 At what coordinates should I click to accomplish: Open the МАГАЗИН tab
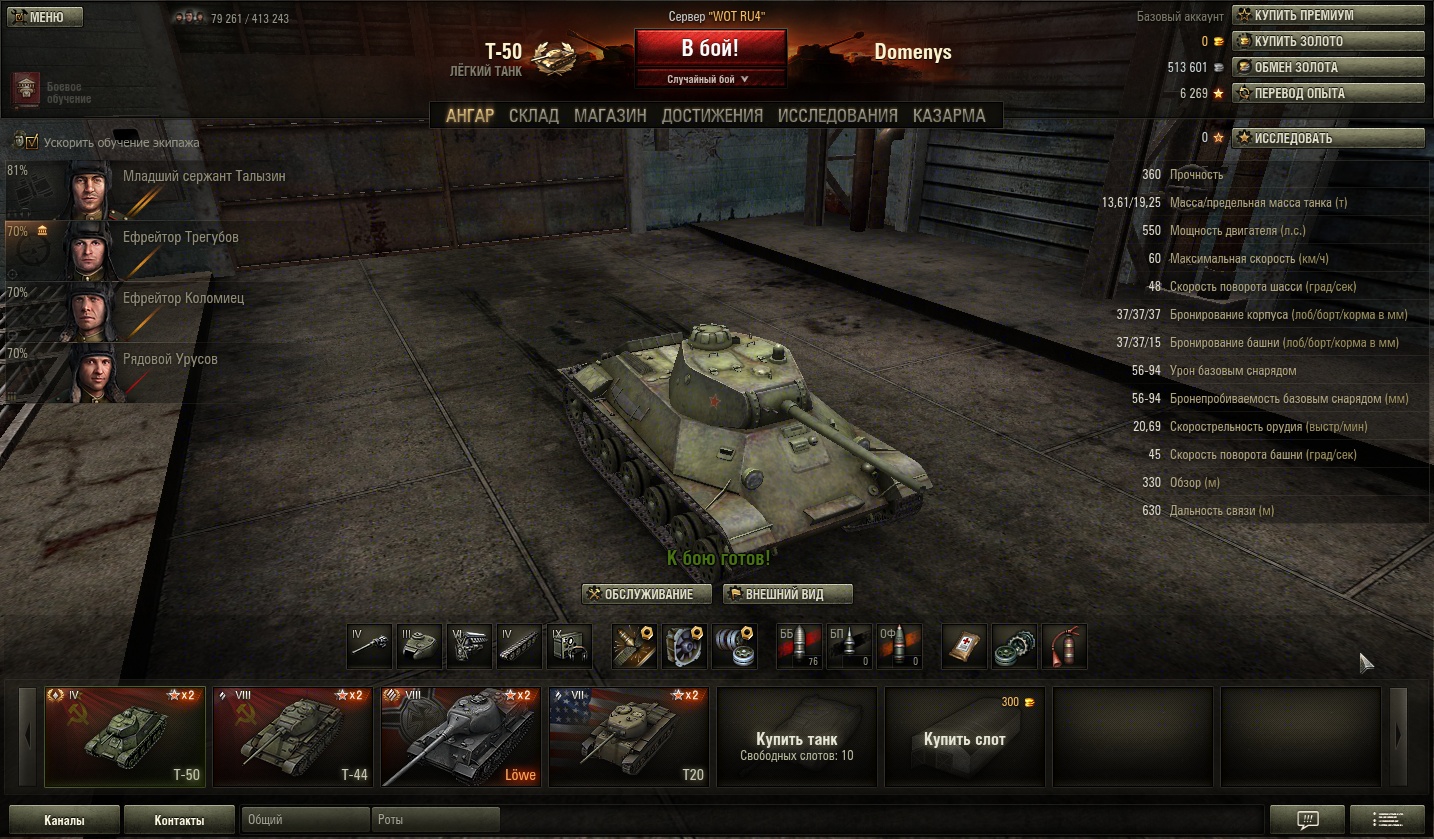coord(610,115)
